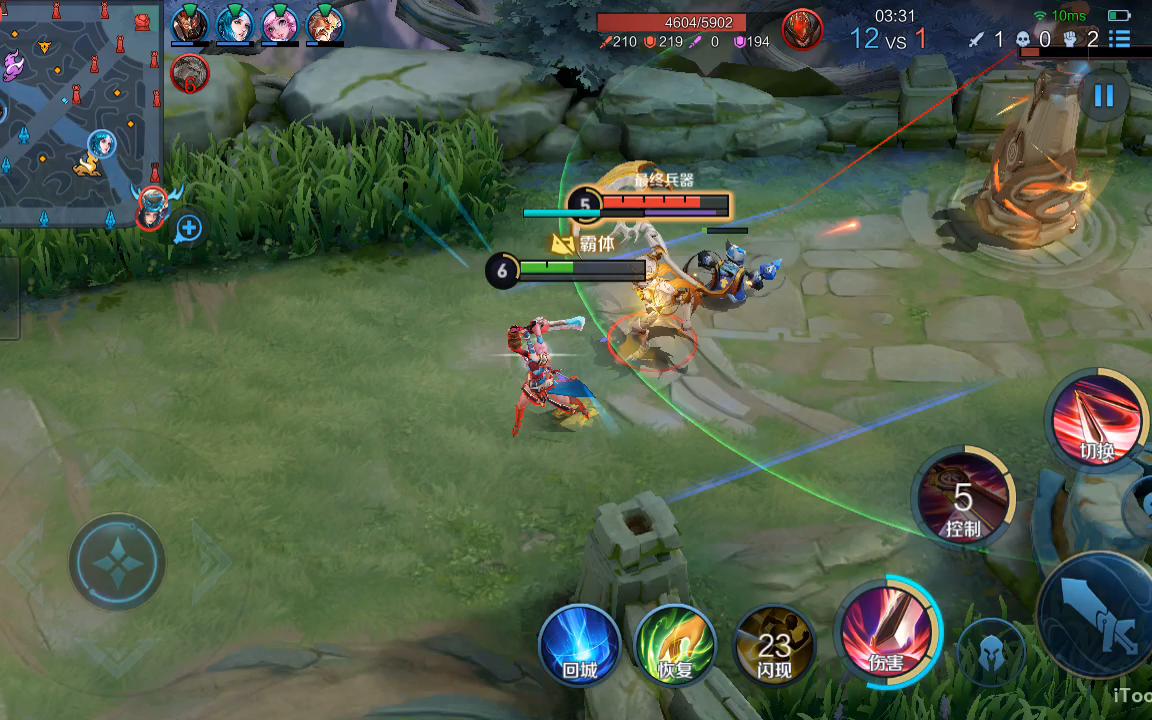Cast the 伤害 damage skill

pos(887,632)
